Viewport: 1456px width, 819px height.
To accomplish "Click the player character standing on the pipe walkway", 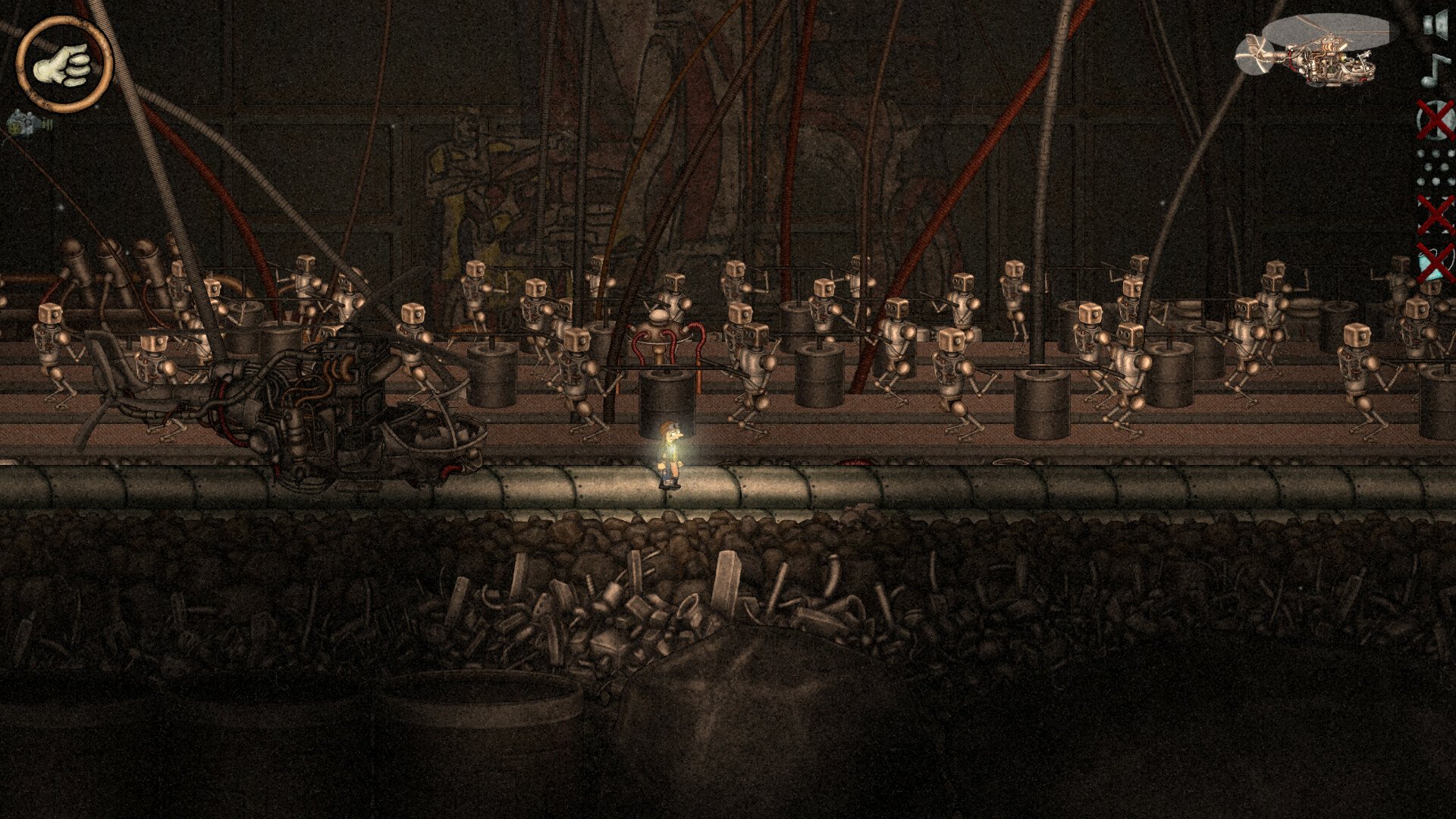I will click(x=669, y=455).
